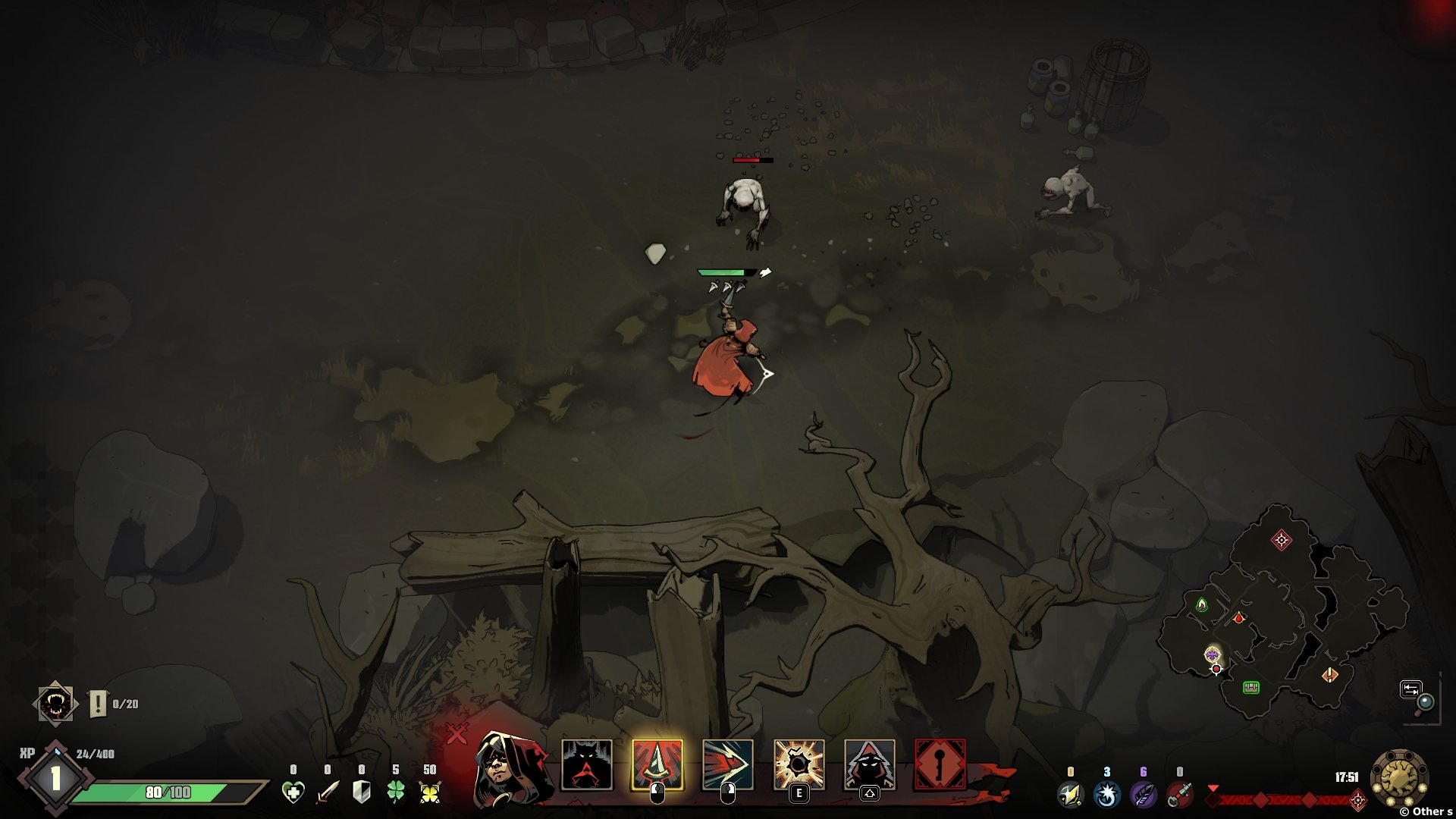Select the shield defense stat icon
The width and height of the screenshot is (1456, 819).
(x=362, y=792)
